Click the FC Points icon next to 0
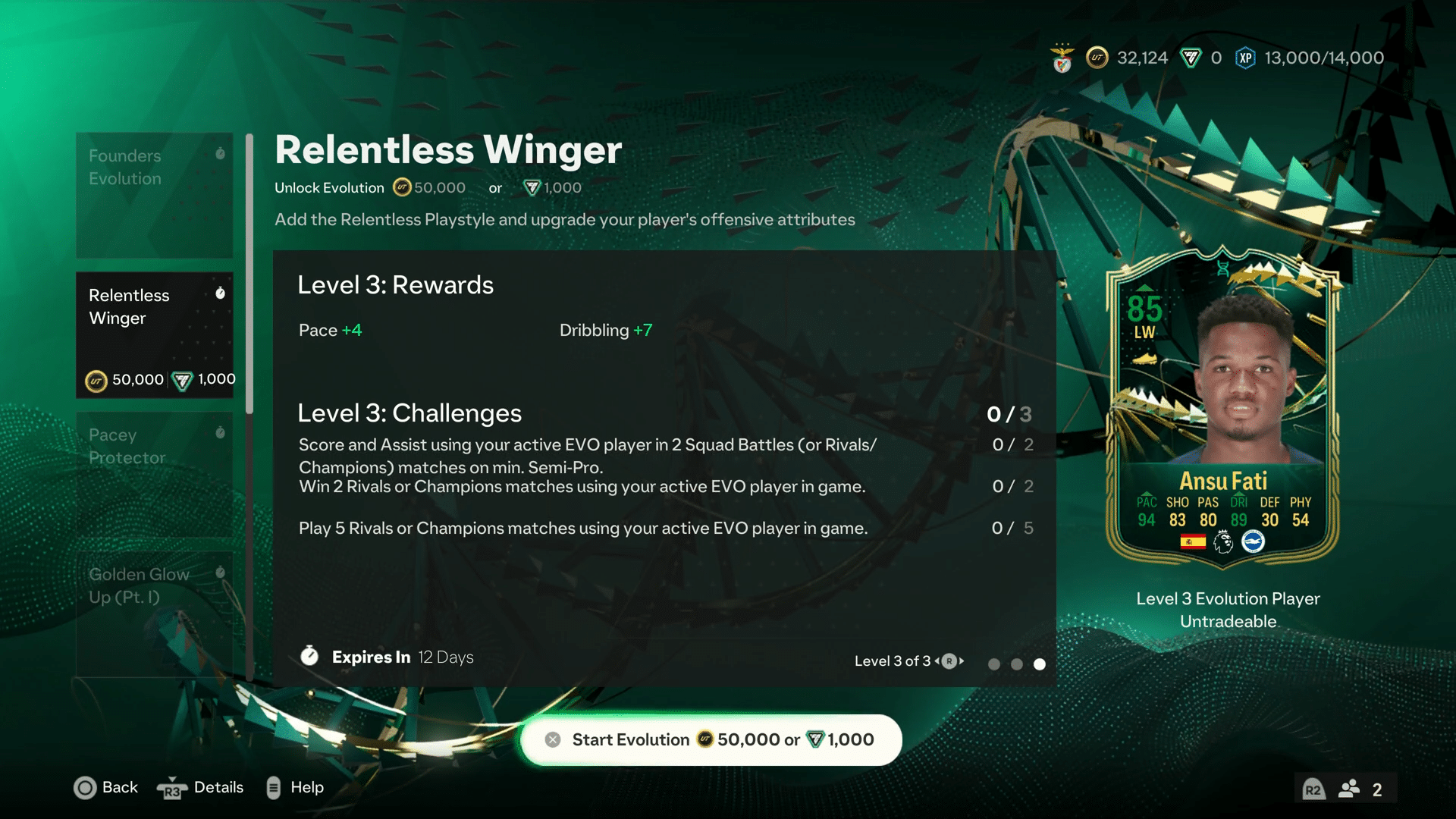1456x819 pixels. 1190,57
